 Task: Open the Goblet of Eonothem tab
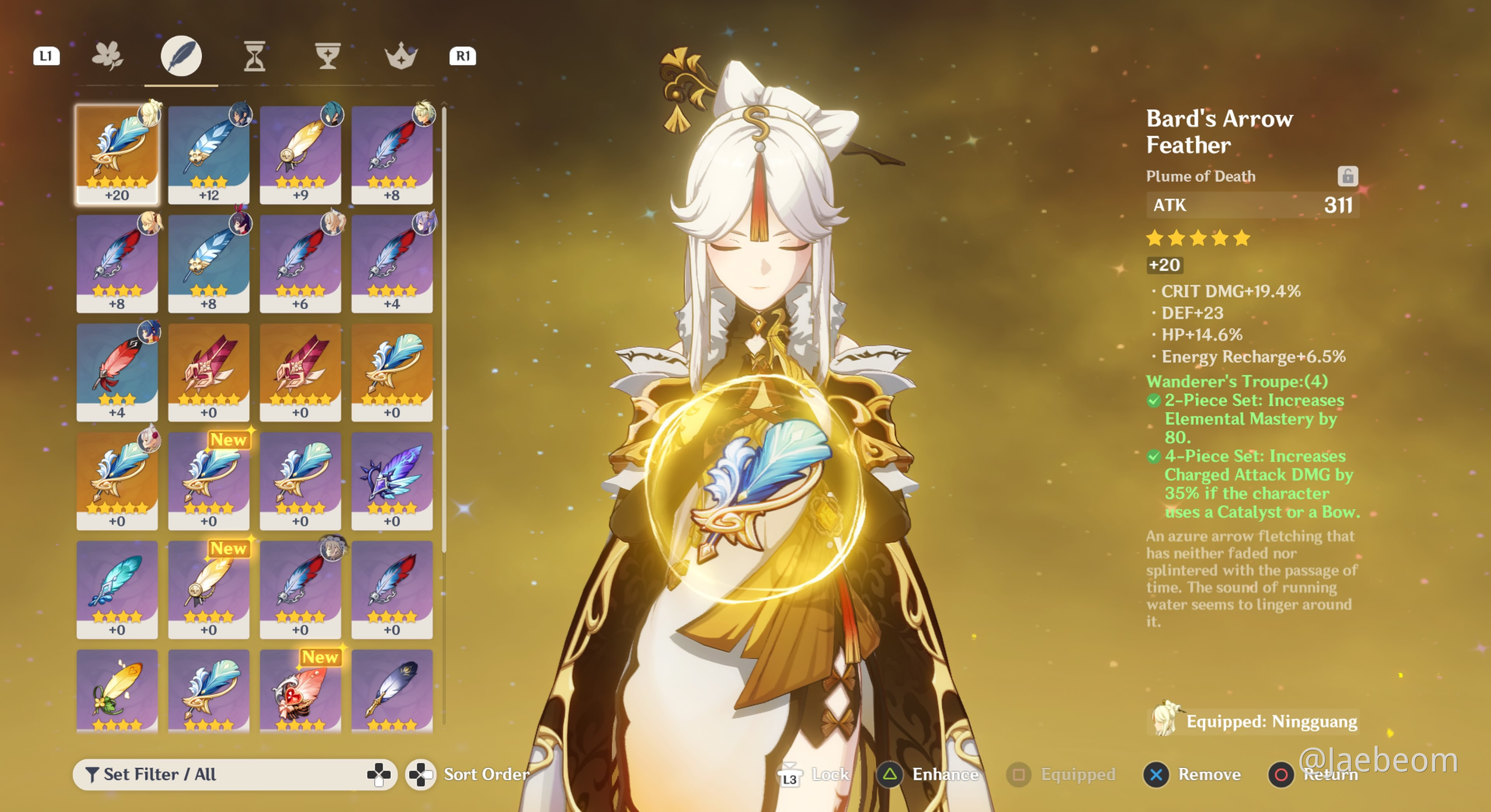click(328, 56)
